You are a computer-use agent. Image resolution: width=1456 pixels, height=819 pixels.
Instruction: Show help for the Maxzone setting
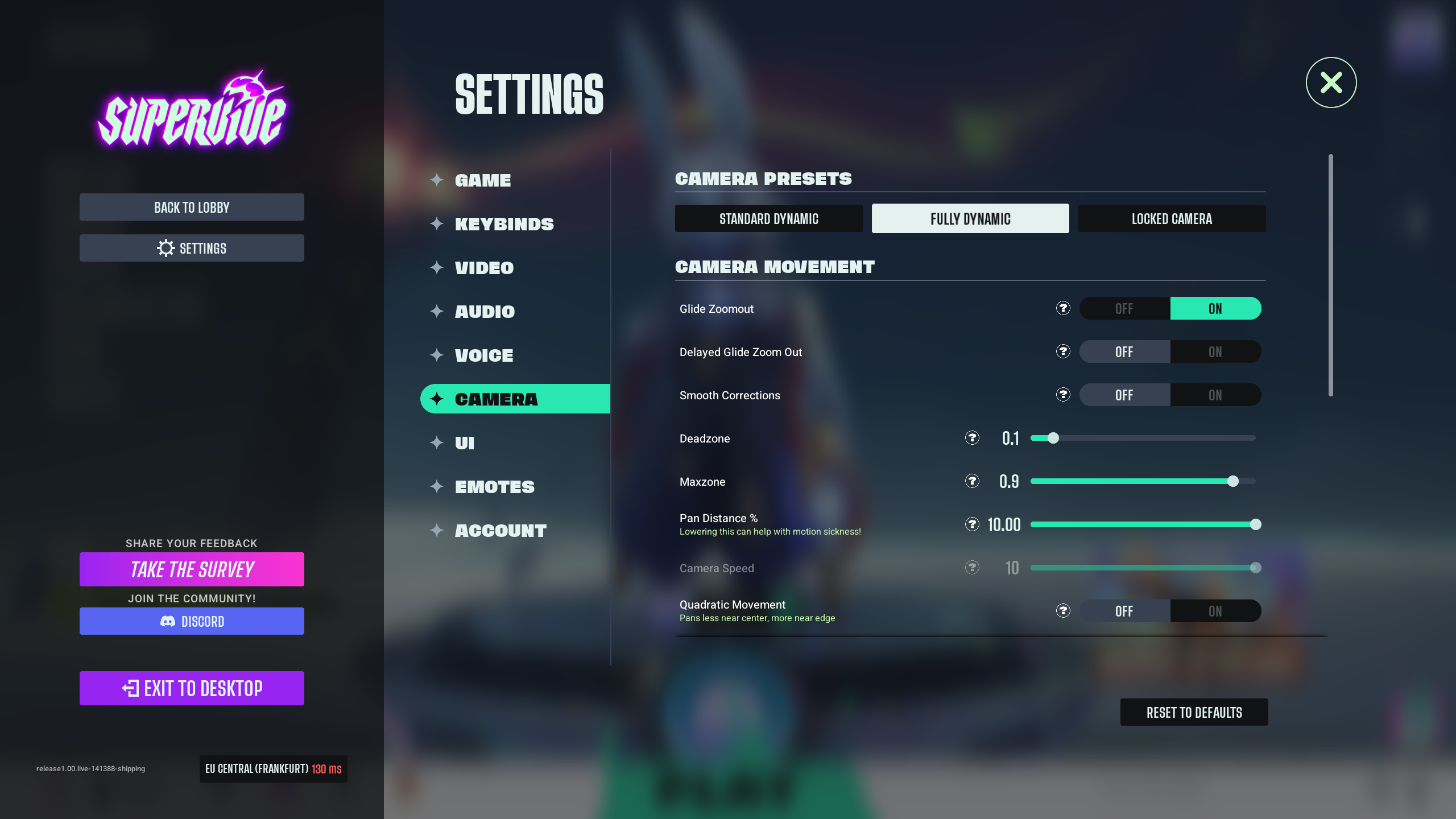pyautogui.click(x=972, y=481)
